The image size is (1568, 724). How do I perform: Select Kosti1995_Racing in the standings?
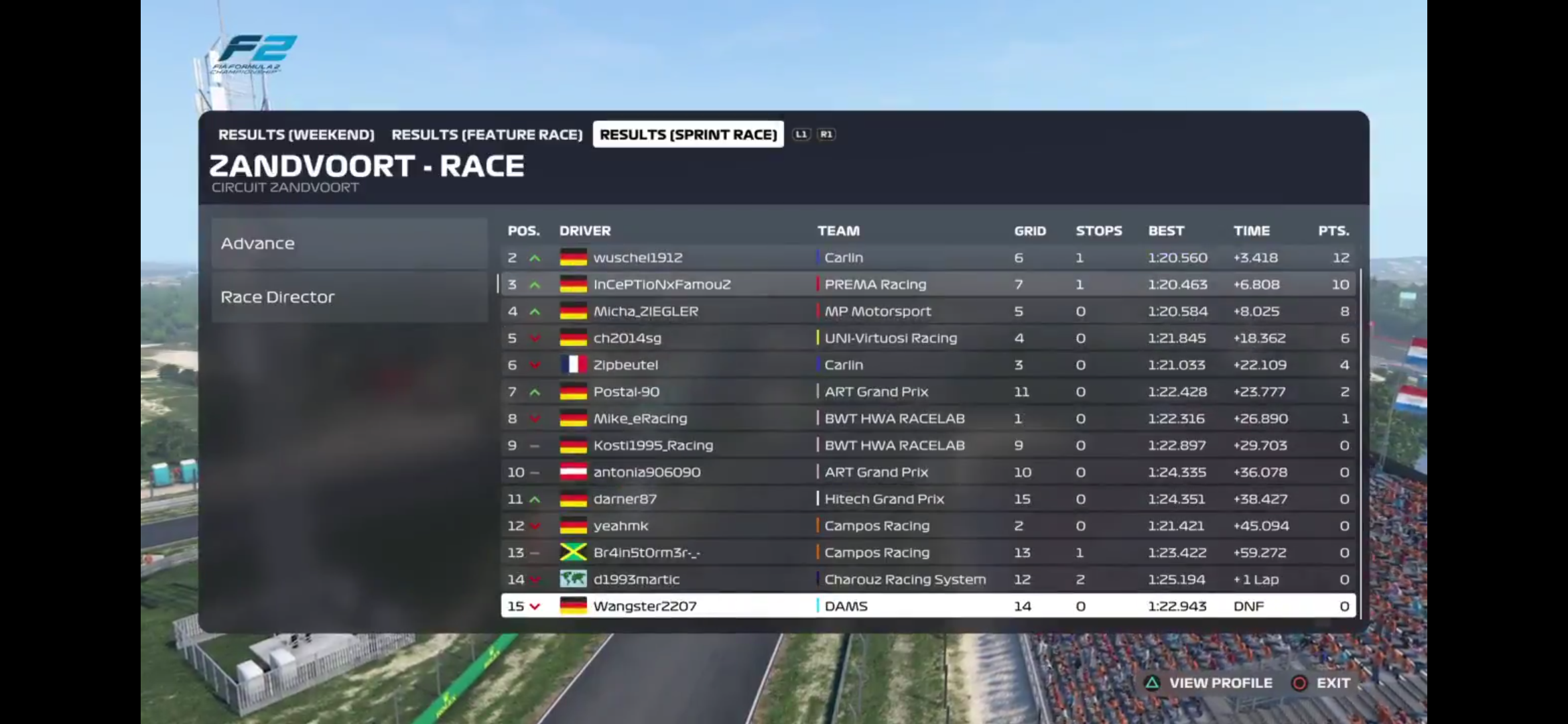pos(928,446)
